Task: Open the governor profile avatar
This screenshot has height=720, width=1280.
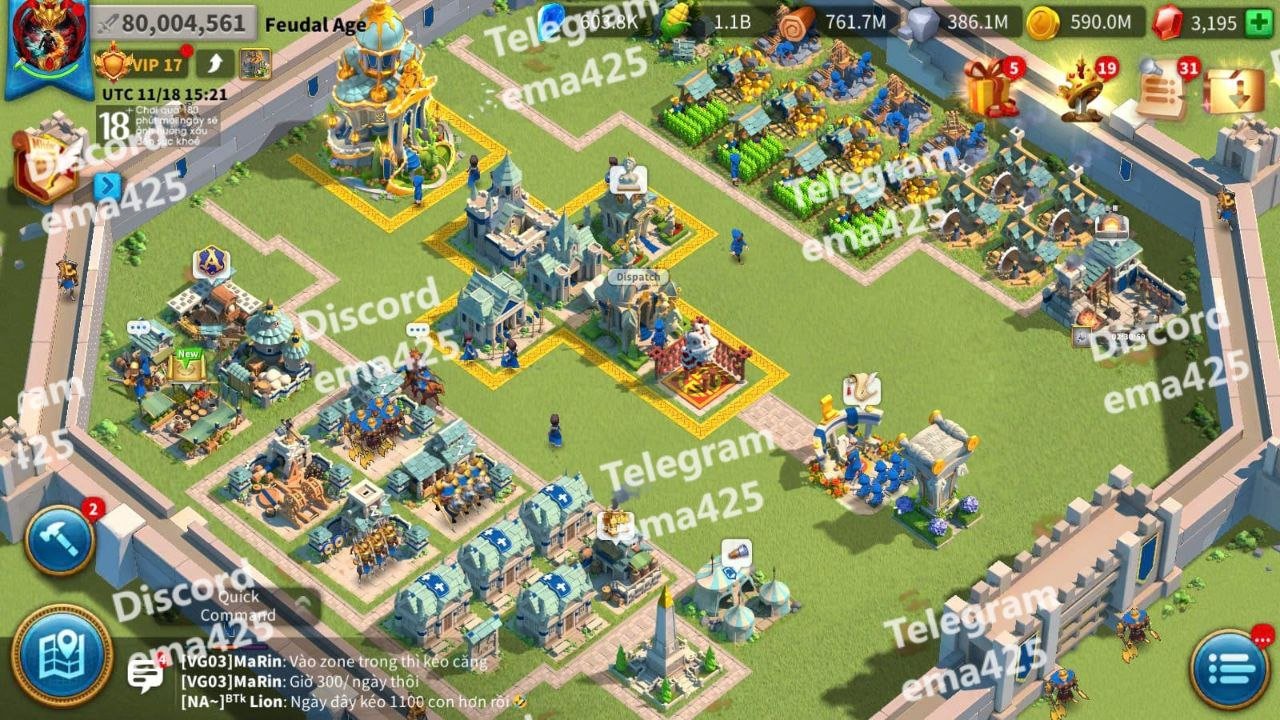Action: coord(48,45)
